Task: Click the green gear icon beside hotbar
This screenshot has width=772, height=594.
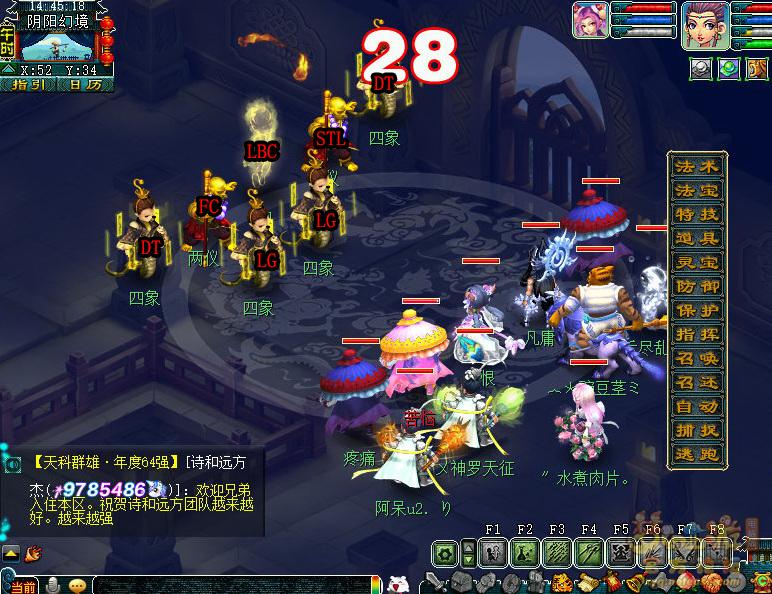Action: 445,552
